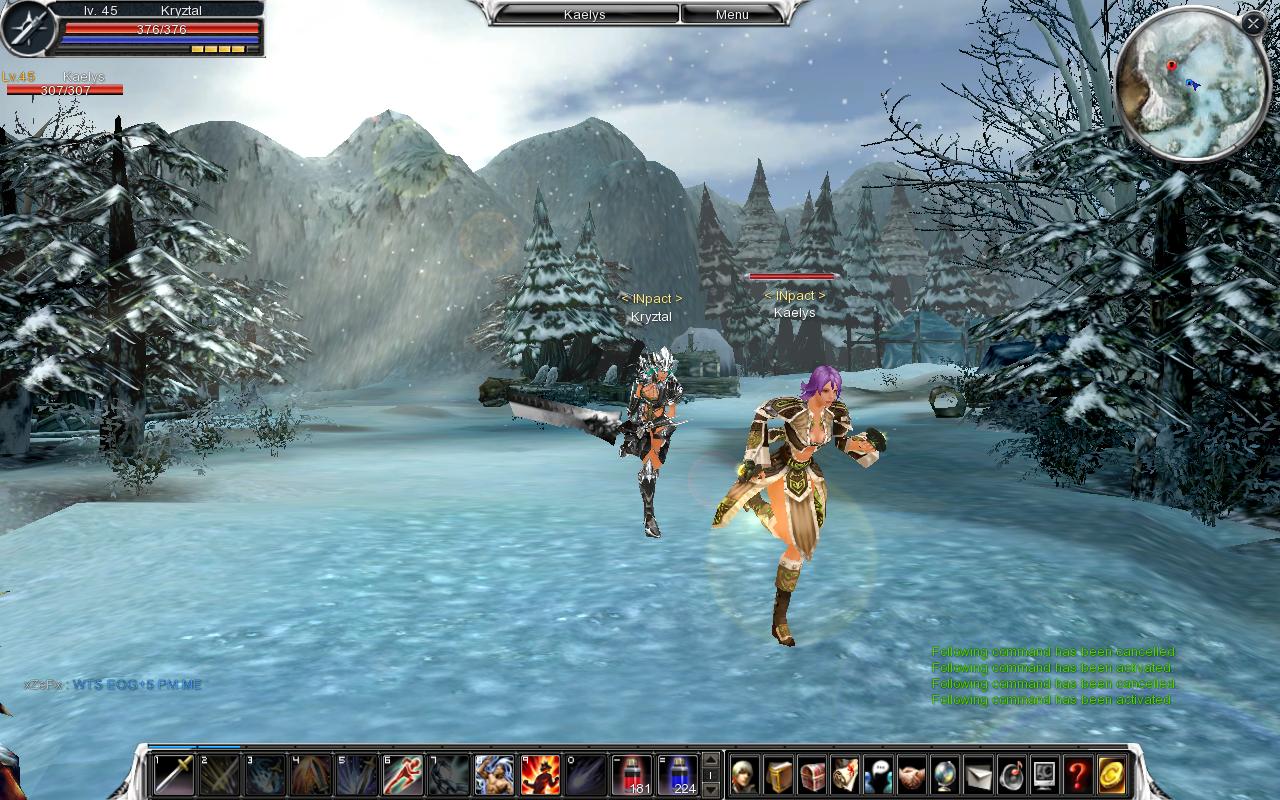Open the chat bubble community icon

[878, 774]
